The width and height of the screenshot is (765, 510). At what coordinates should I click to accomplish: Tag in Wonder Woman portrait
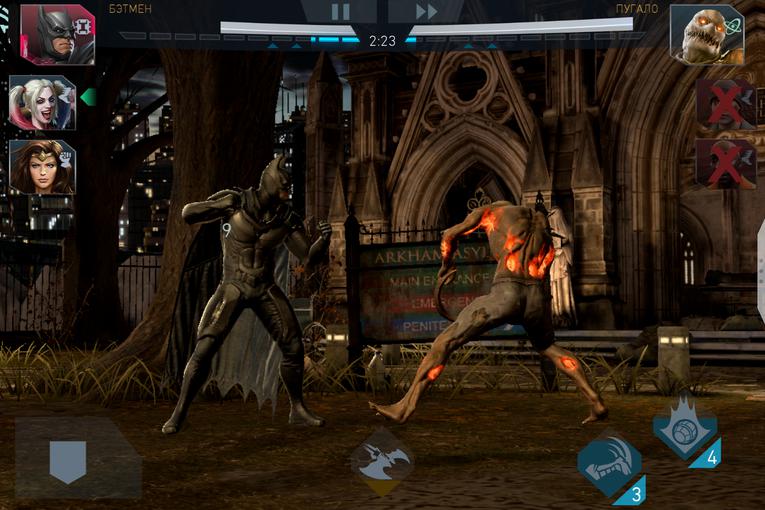(42, 166)
